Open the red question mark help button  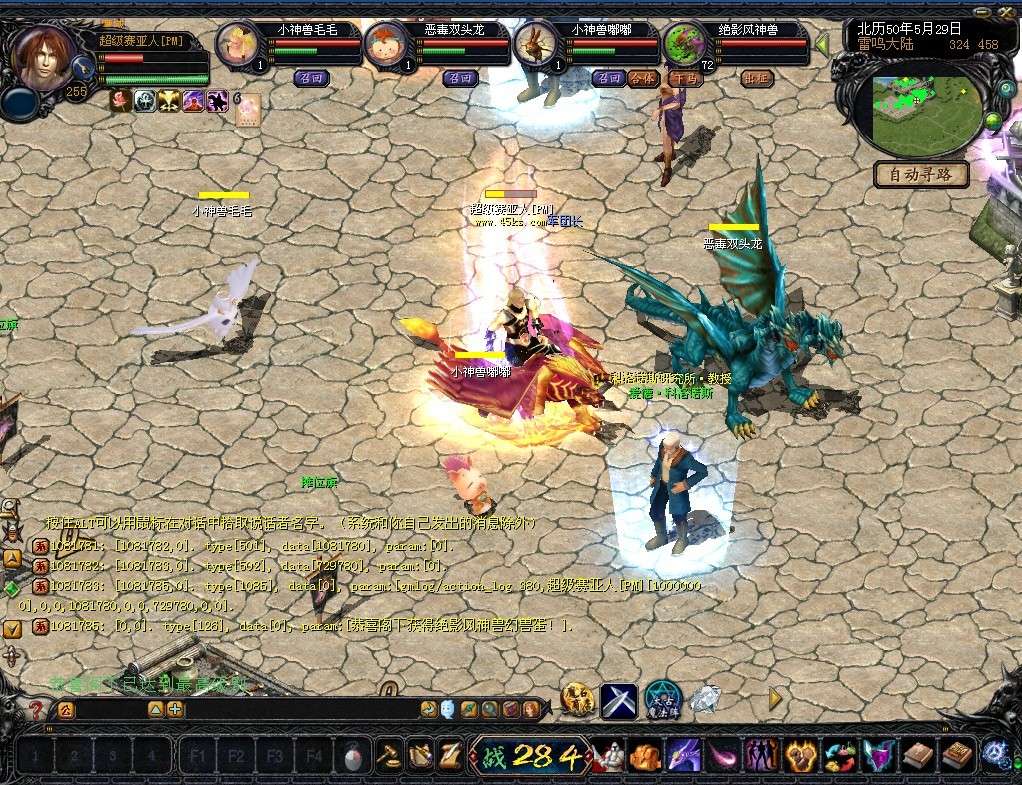(x=36, y=710)
